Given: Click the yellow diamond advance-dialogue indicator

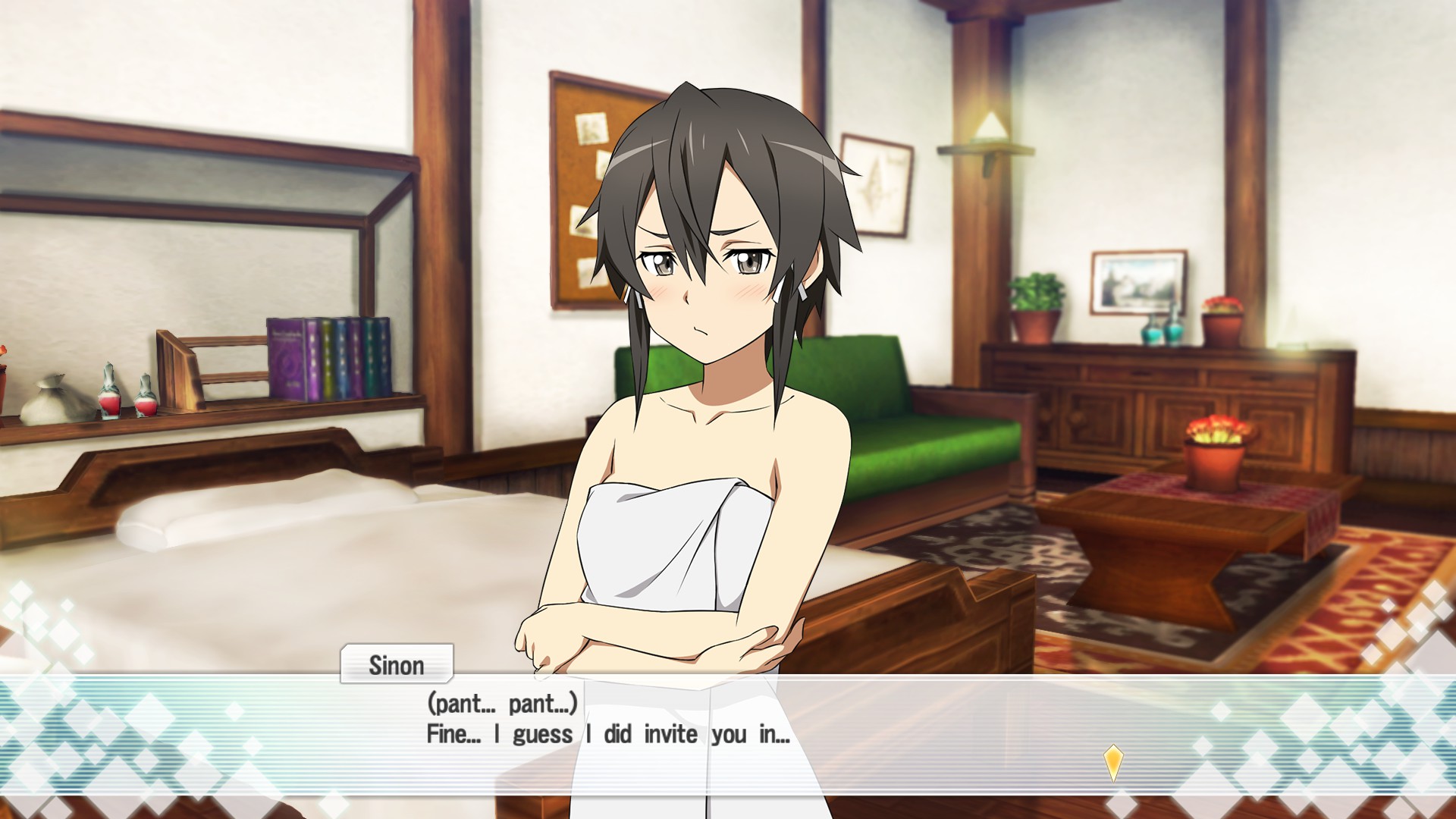Looking at the screenshot, I should [1112, 761].
